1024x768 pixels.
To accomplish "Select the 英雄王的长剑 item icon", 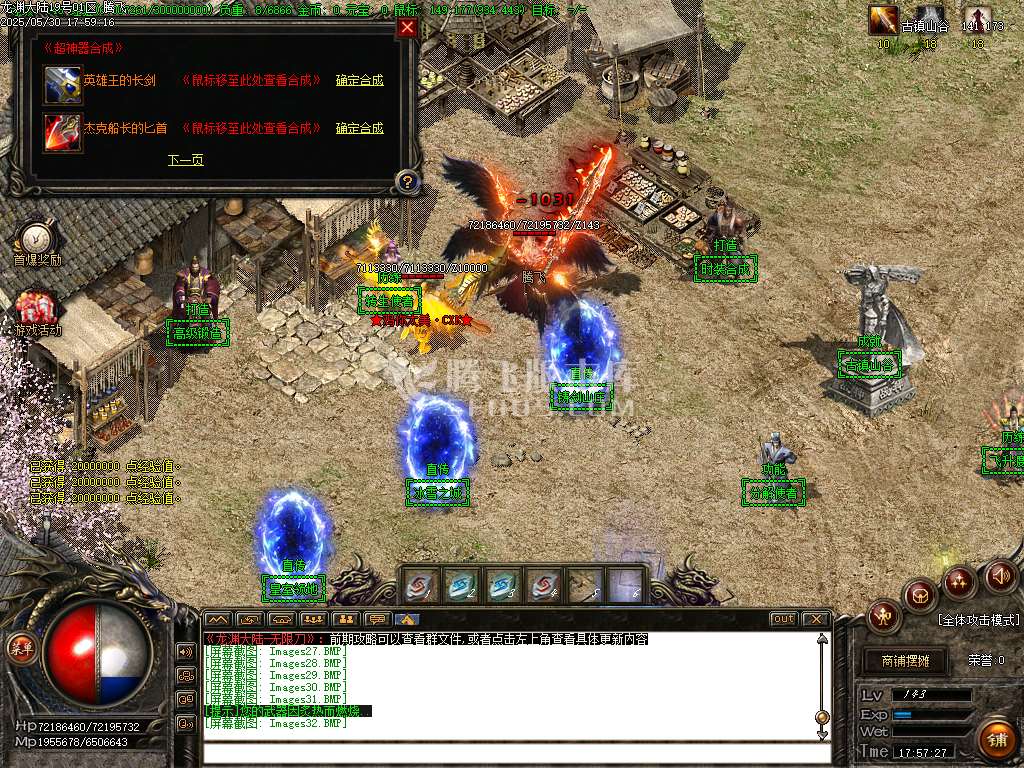I will [62, 83].
